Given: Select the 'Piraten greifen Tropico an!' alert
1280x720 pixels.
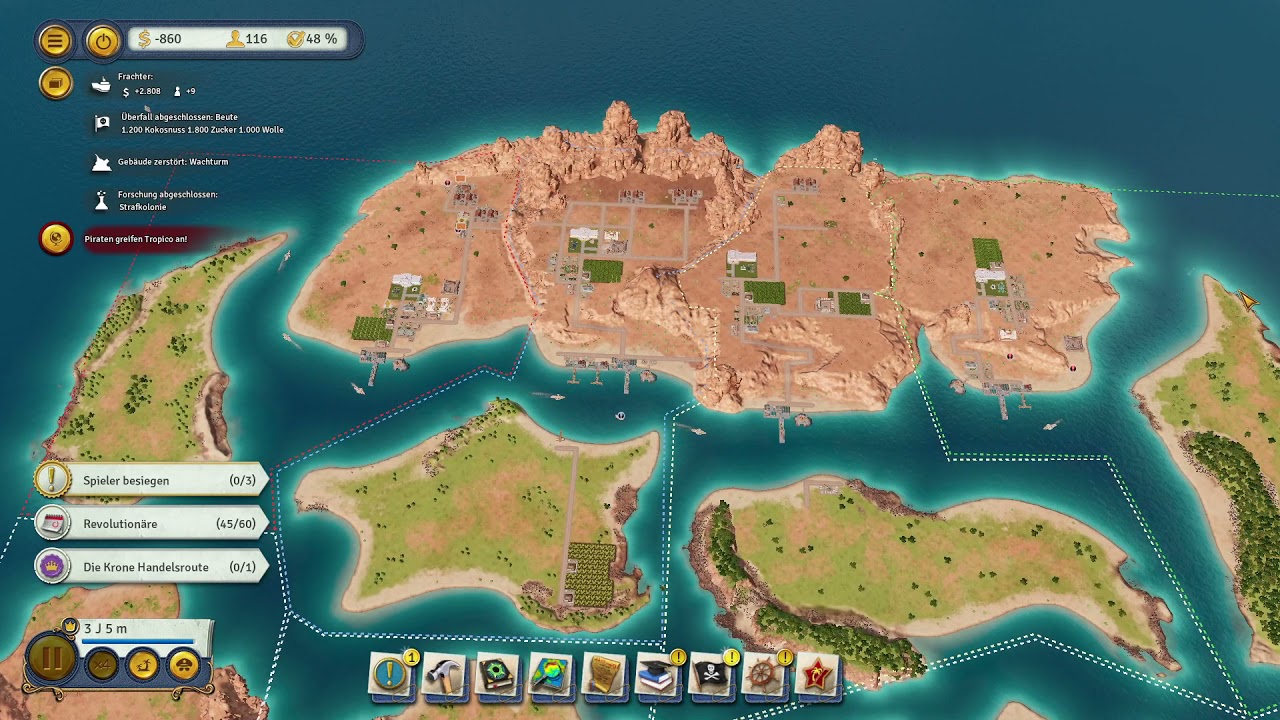Looking at the screenshot, I should [135, 239].
